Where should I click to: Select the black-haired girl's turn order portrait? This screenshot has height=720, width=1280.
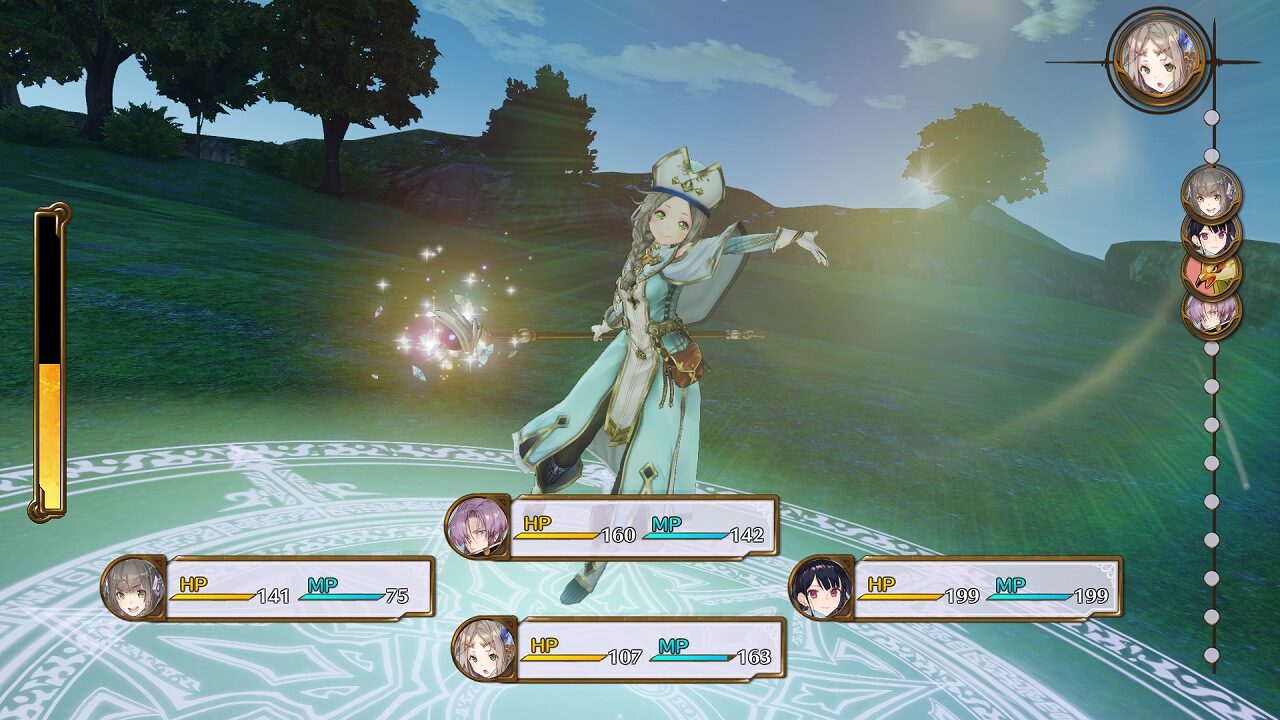click(x=1211, y=237)
